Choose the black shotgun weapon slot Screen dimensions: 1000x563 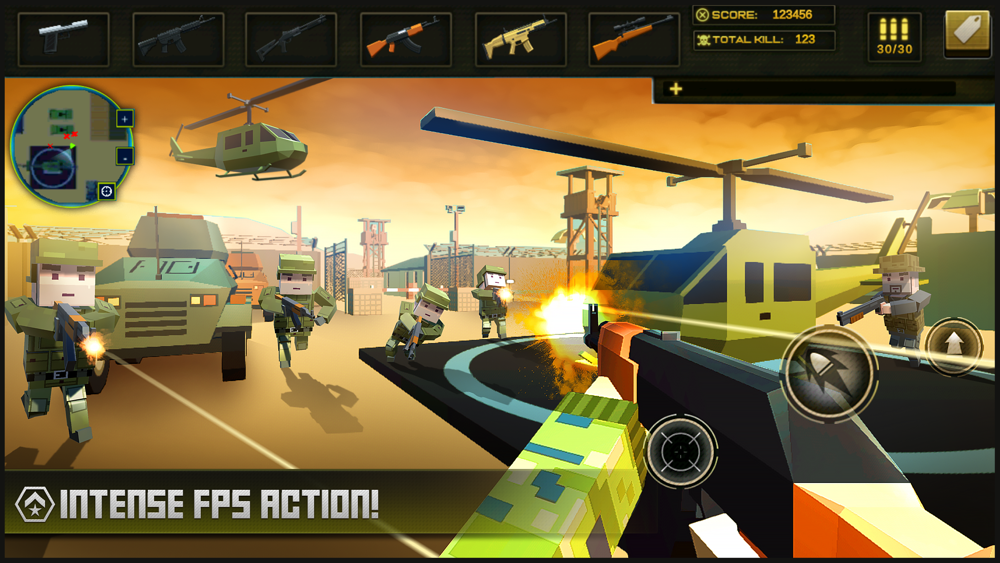pyautogui.click(x=291, y=37)
